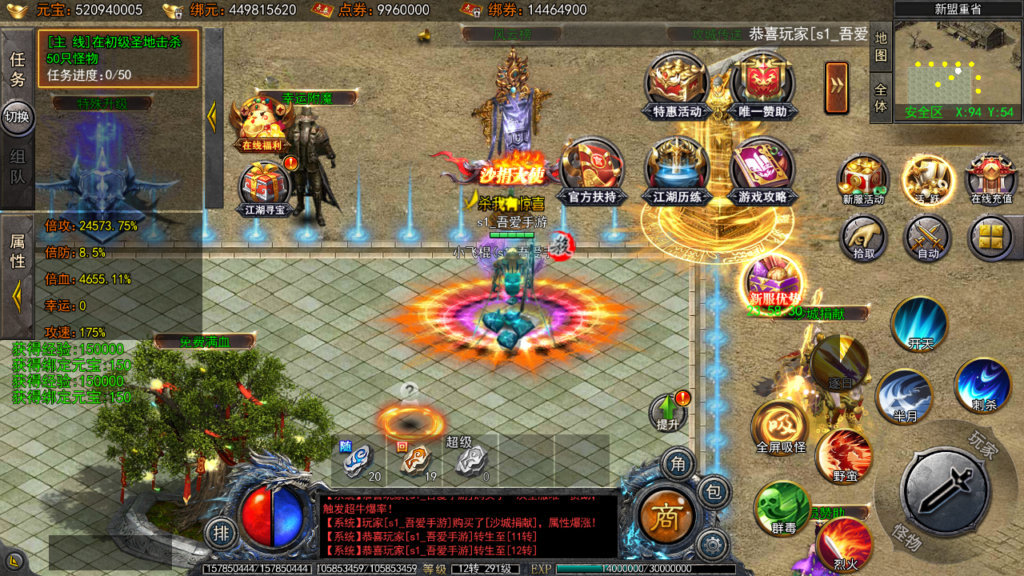Use the 半月 half-moon skill

click(x=903, y=395)
